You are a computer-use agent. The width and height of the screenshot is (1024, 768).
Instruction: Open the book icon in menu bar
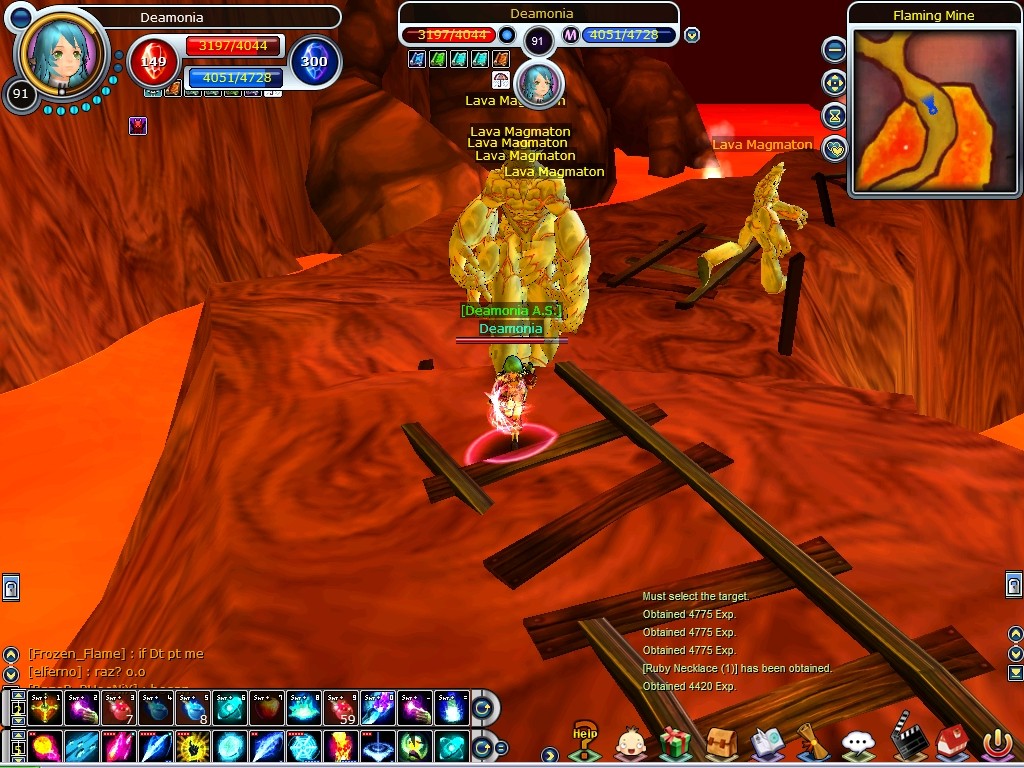(768, 743)
